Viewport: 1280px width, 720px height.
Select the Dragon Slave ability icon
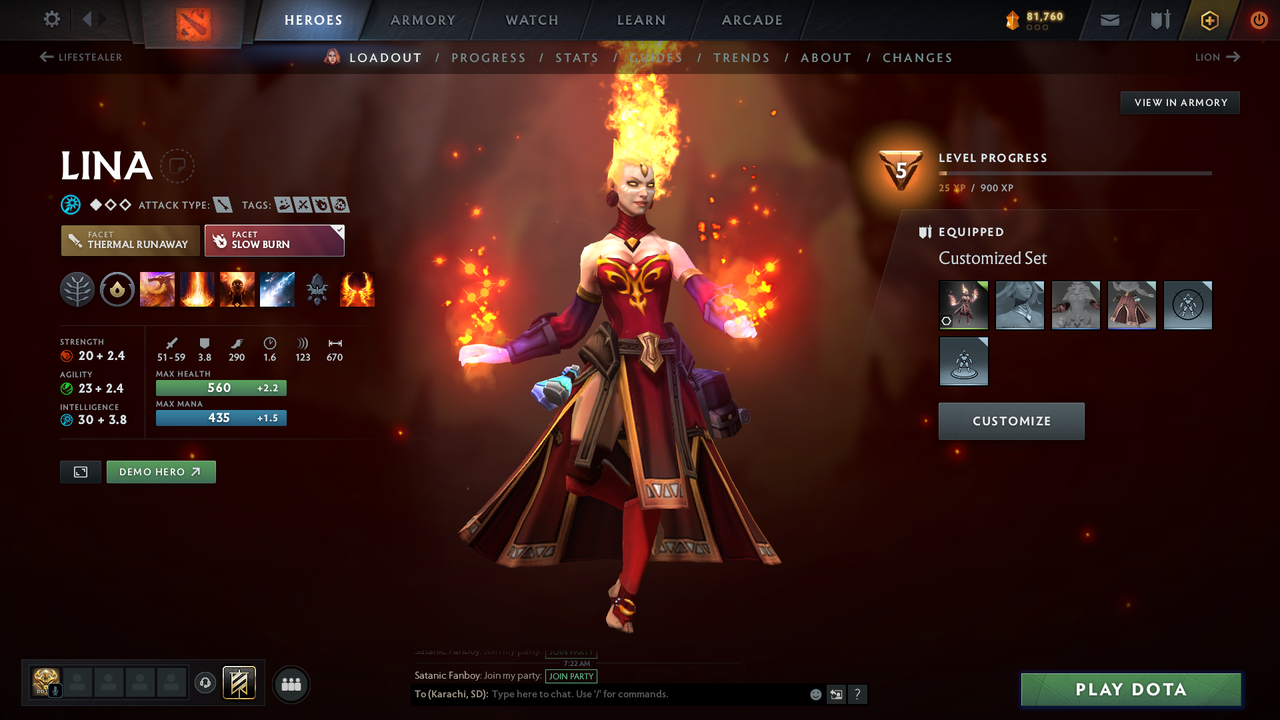pos(158,289)
